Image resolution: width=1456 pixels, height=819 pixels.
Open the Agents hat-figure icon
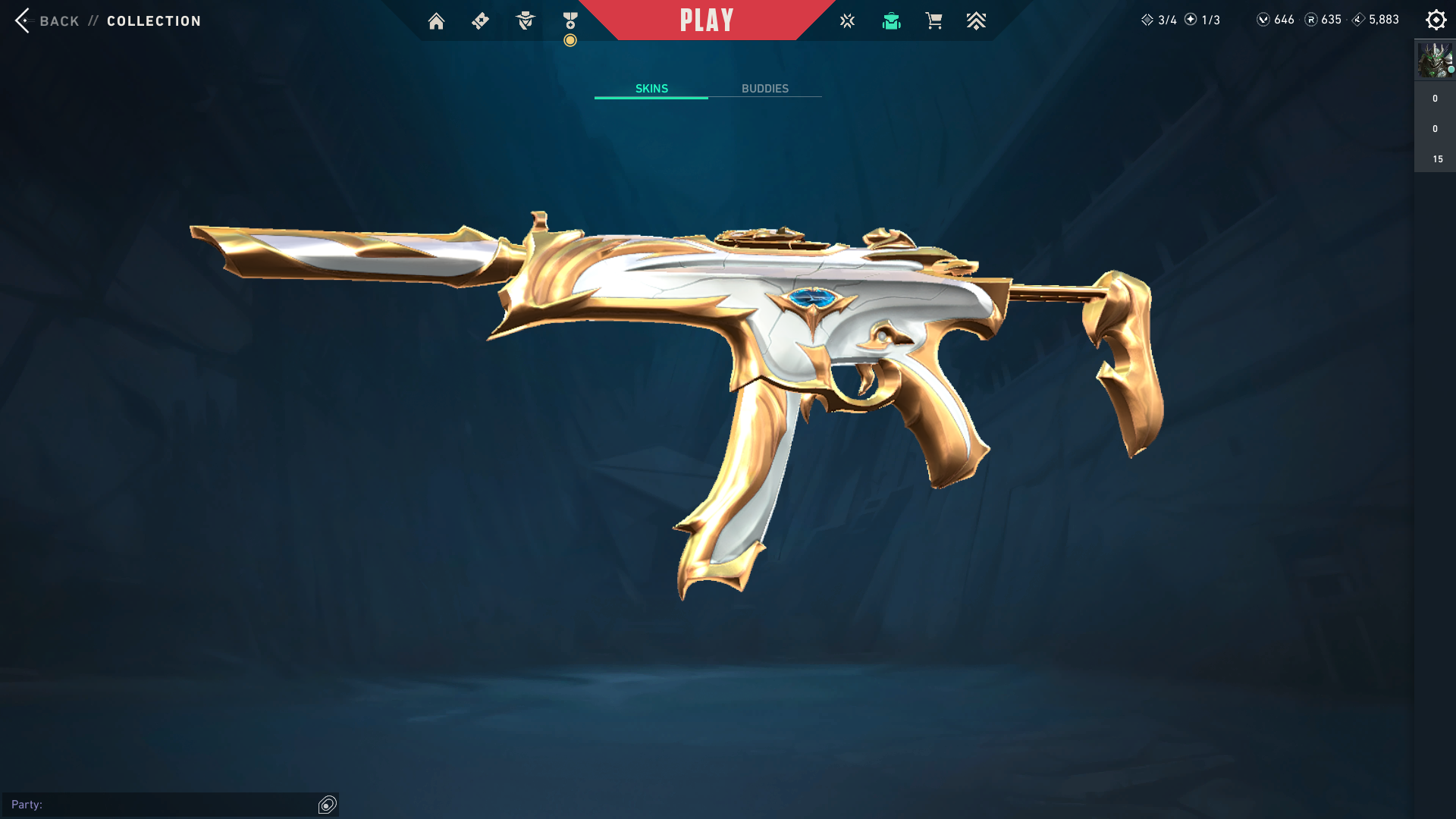tap(525, 21)
